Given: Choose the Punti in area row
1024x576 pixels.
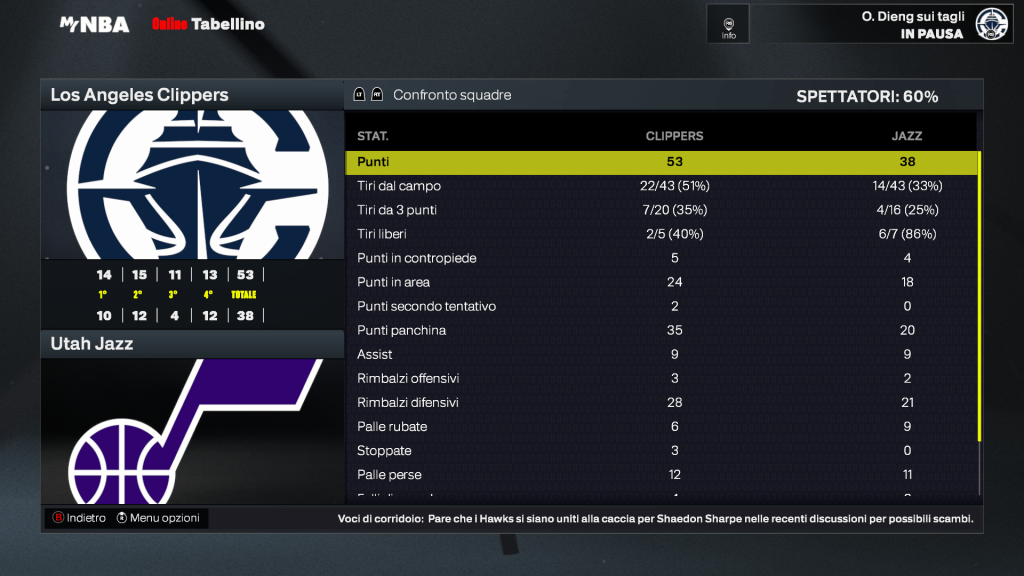Looking at the screenshot, I should pos(661,282).
